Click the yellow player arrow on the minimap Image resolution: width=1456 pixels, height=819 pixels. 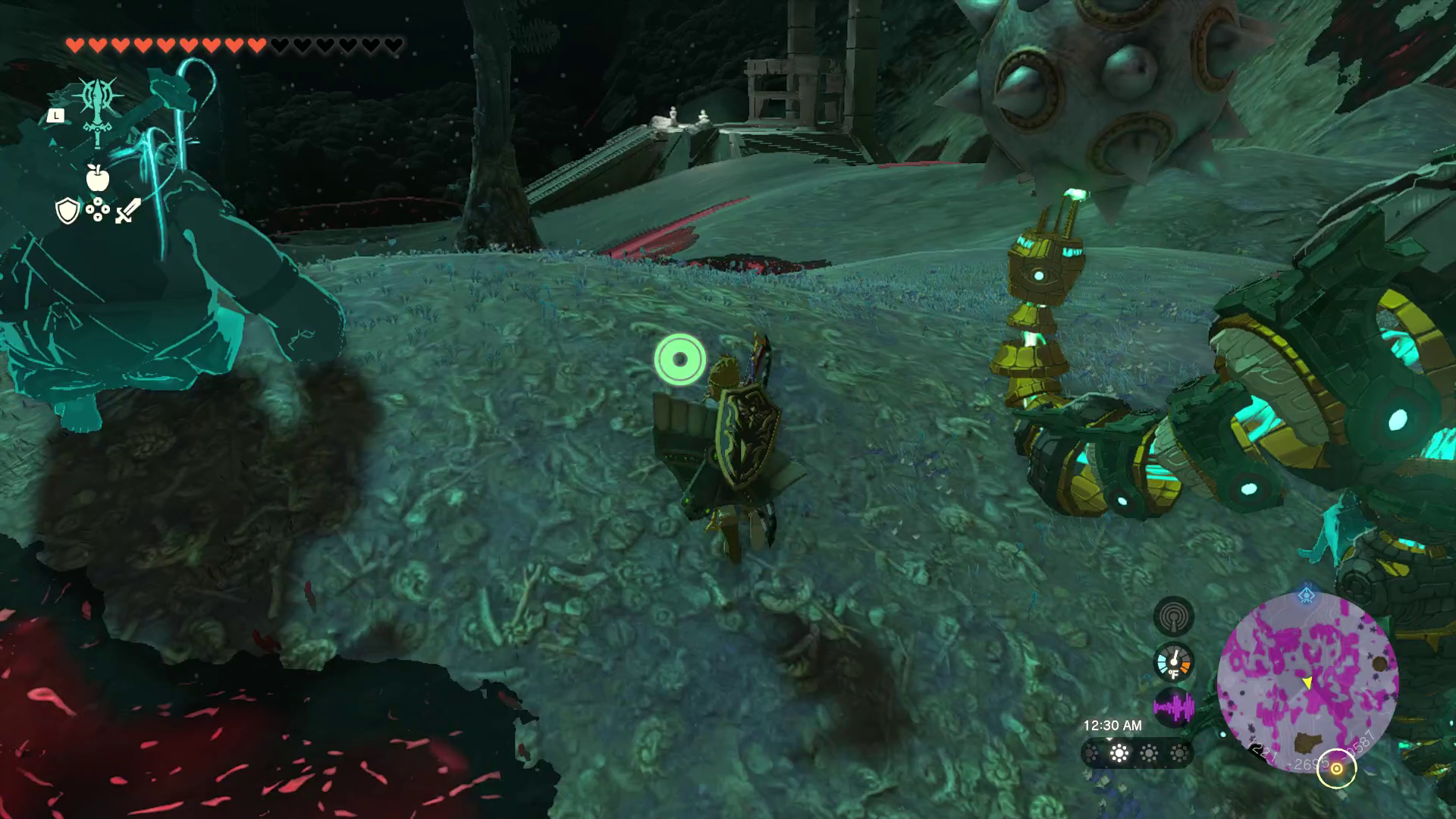(x=1308, y=684)
